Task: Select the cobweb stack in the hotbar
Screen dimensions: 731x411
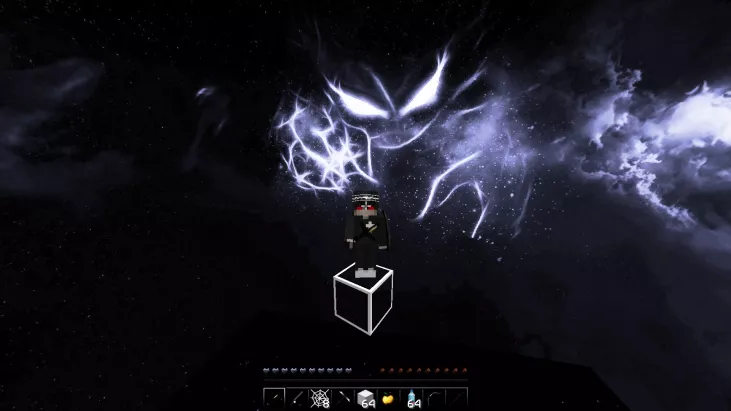Action: [321, 398]
